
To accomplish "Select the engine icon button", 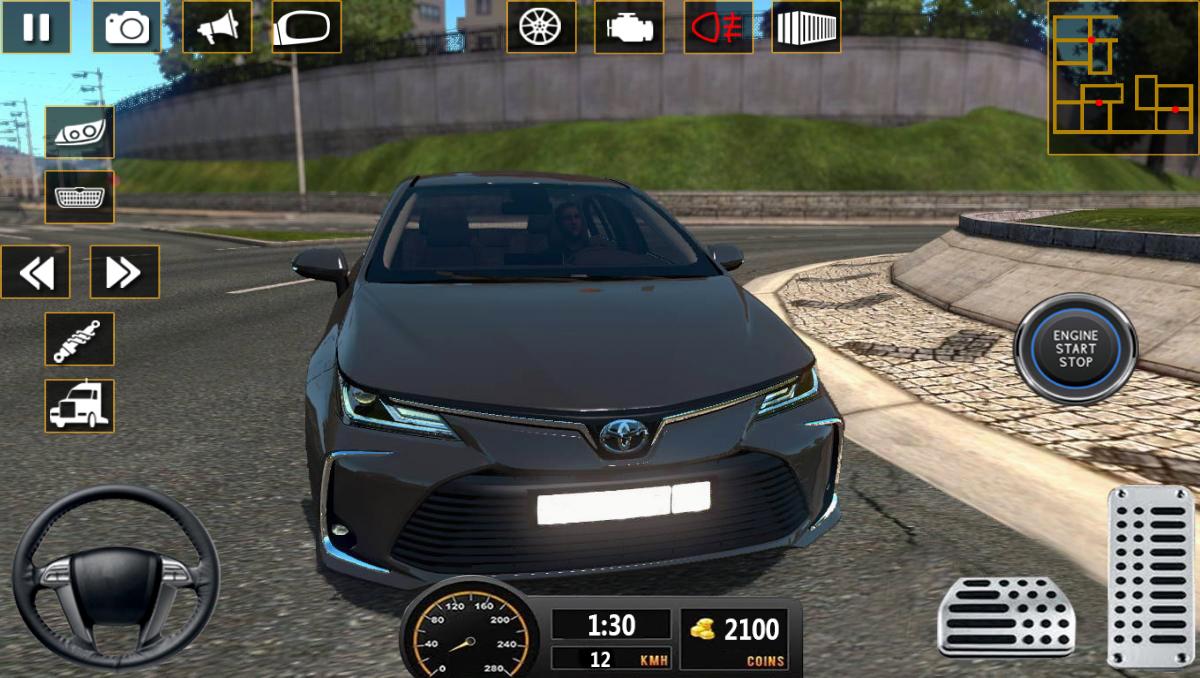I will (x=629, y=27).
